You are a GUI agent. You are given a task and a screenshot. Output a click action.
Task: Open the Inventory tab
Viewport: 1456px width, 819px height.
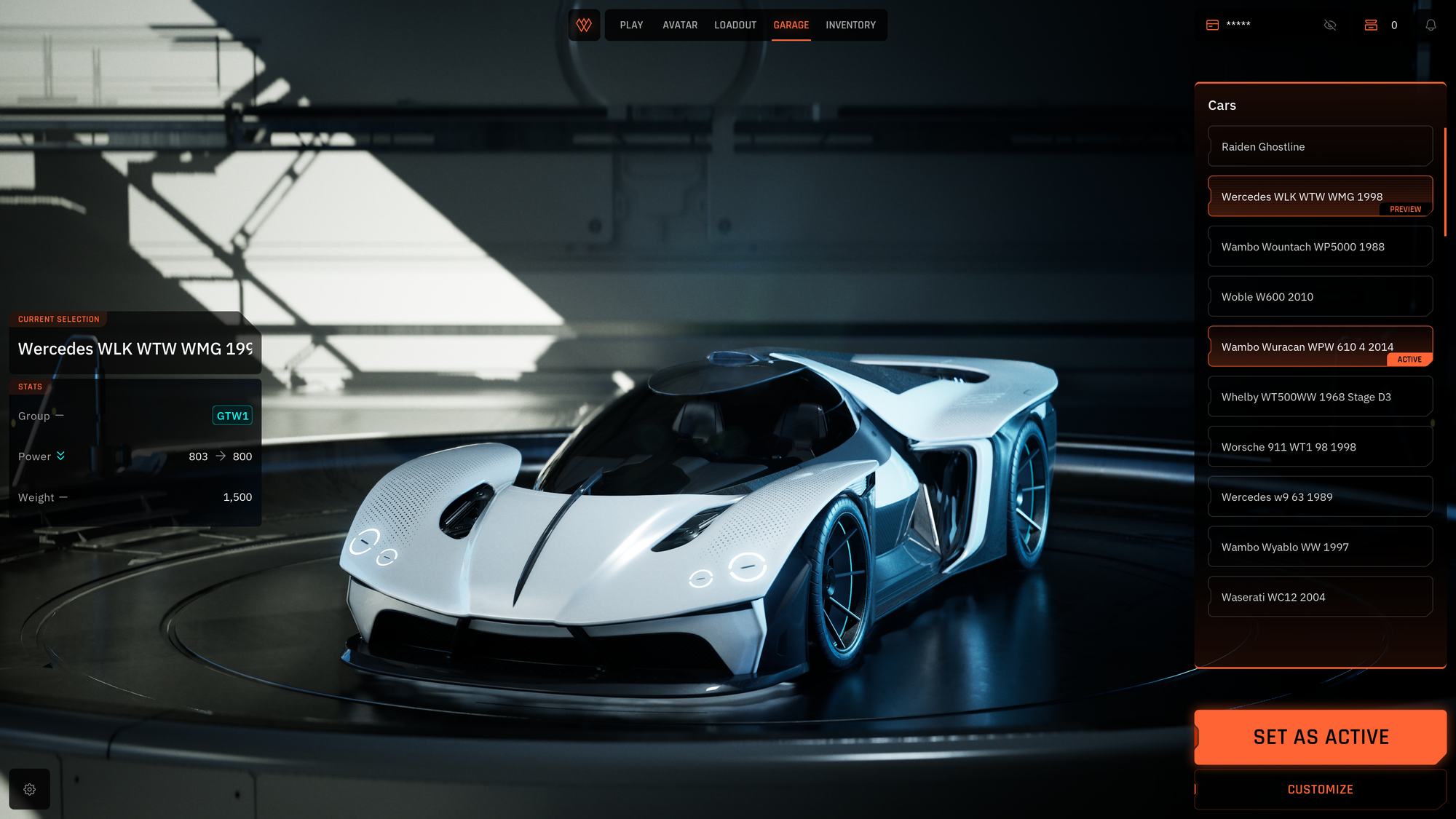pyautogui.click(x=850, y=25)
